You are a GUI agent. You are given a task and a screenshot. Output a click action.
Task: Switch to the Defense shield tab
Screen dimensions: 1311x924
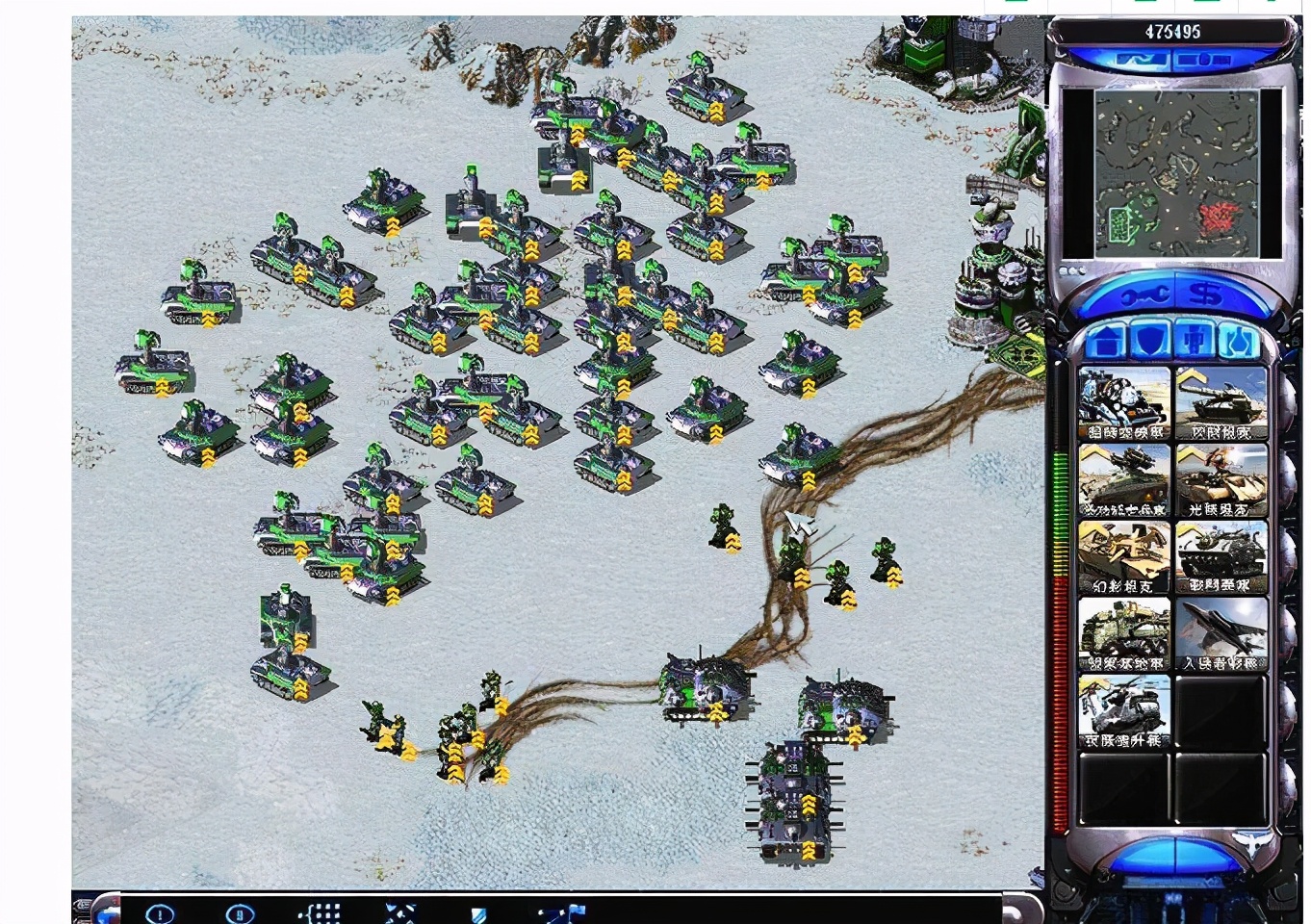coord(1151,339)
